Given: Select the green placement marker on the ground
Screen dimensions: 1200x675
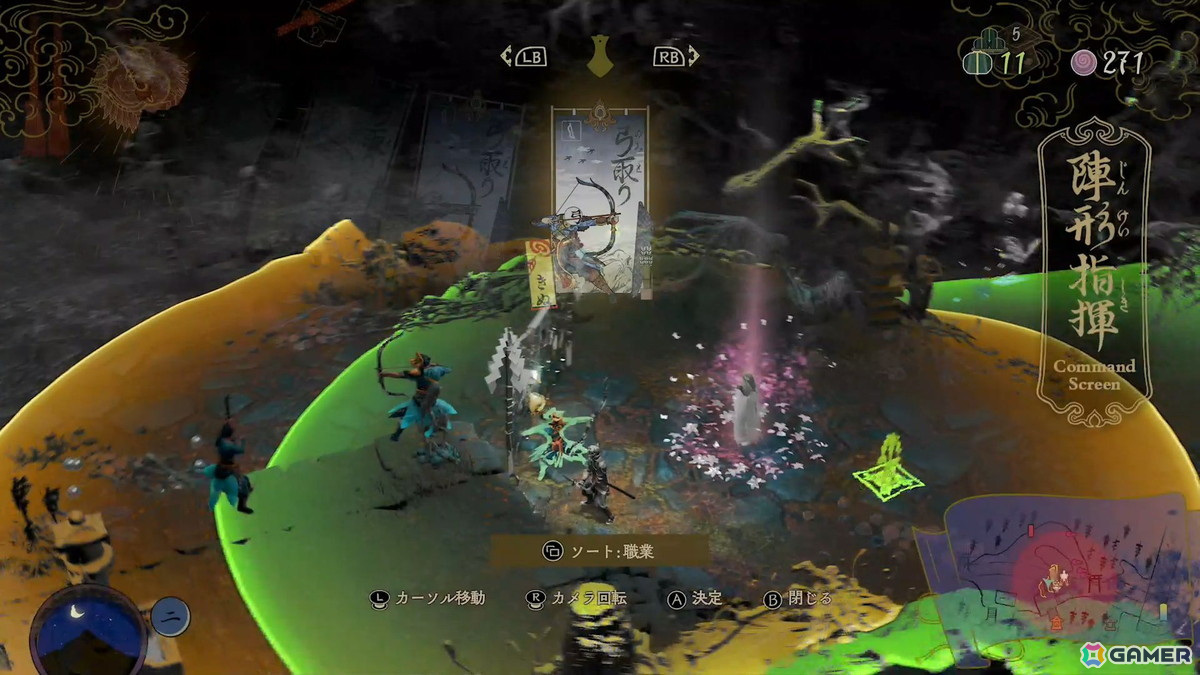Looking at the screenshot, I should pyautogui.click(x=888, y=468).
